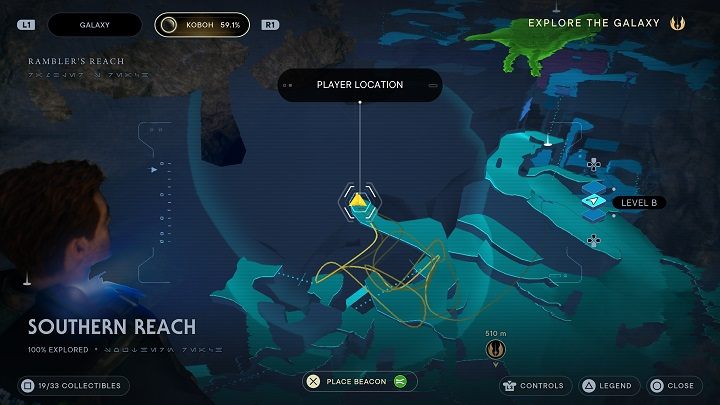Close the holomap
The height and width of the screenshot is (405, 720).
pyautogui.click(x=671, y=385)
